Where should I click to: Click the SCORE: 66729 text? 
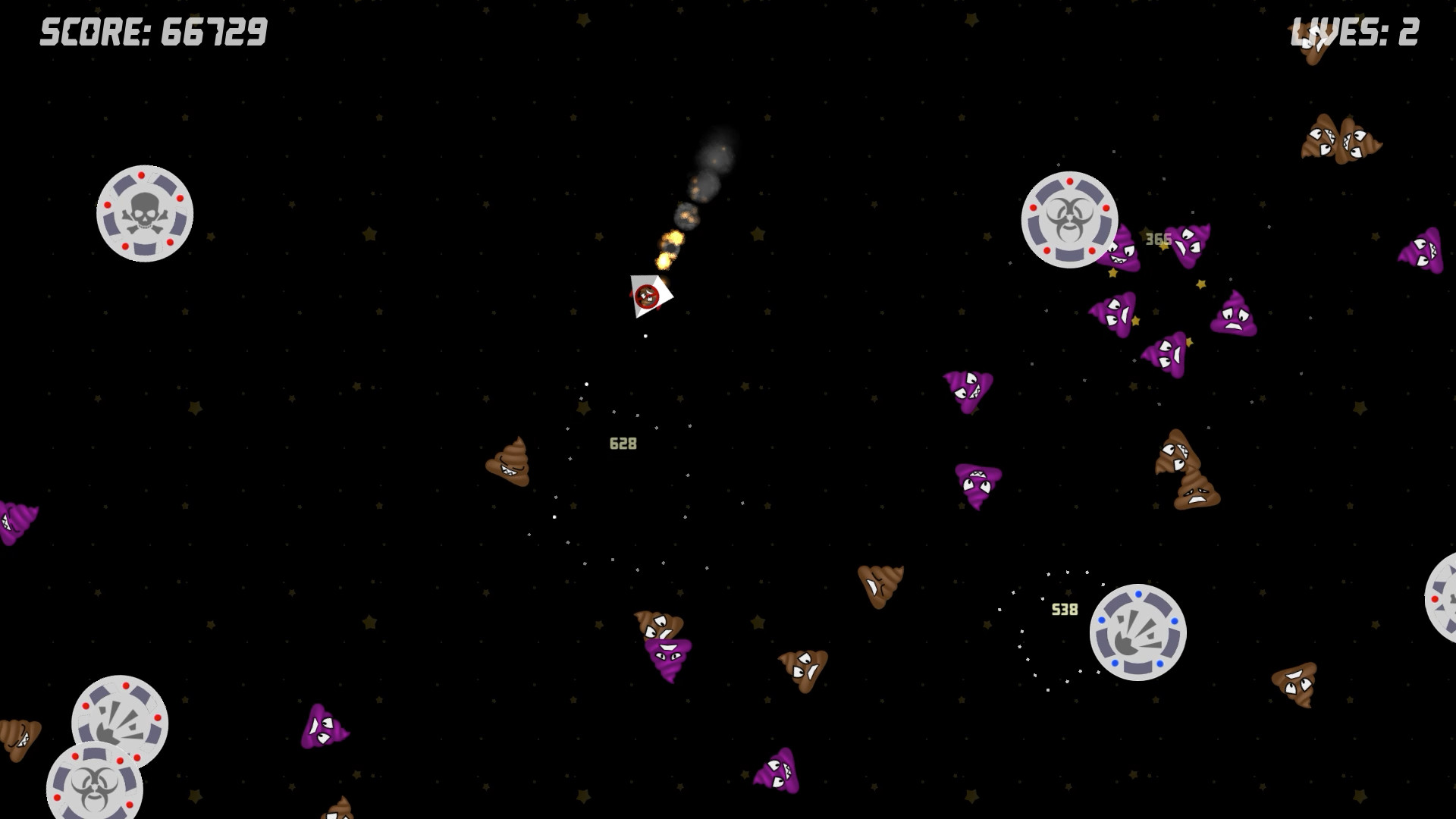(152, 32)
